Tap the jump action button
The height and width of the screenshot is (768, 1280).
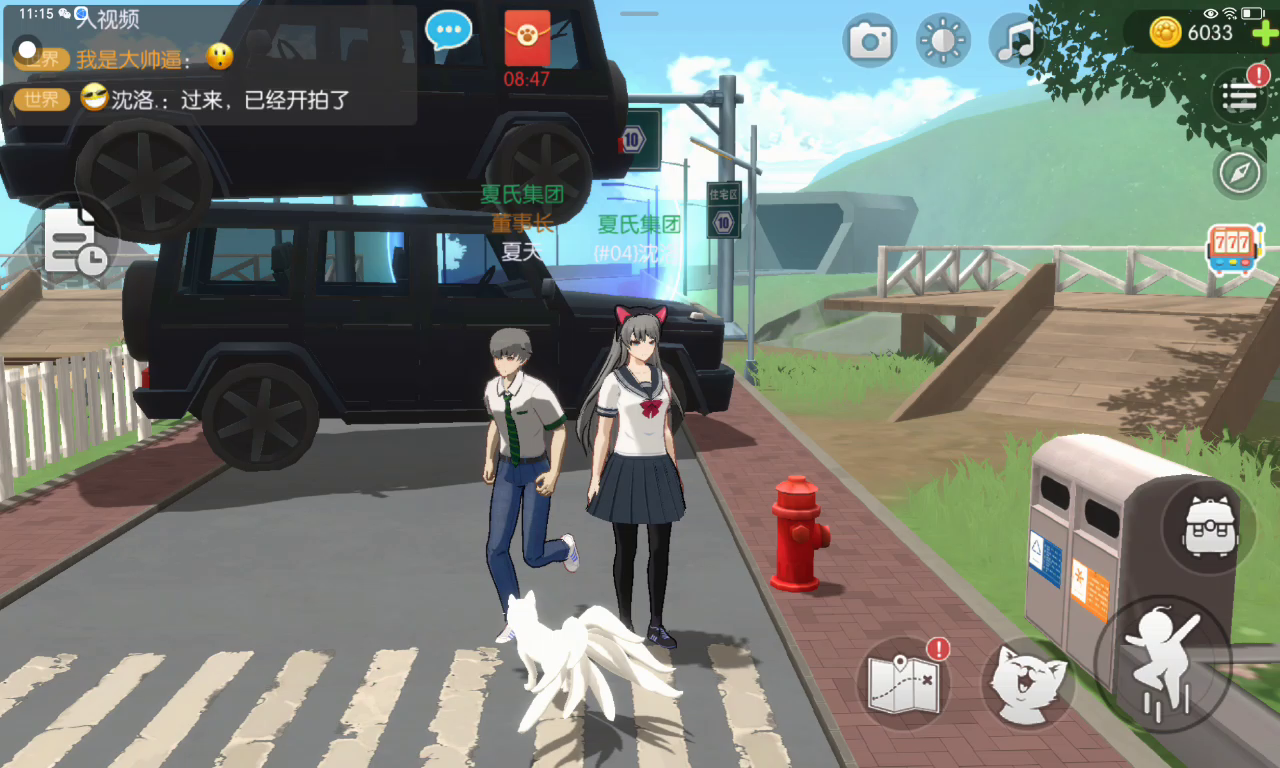pos(1162,660)
